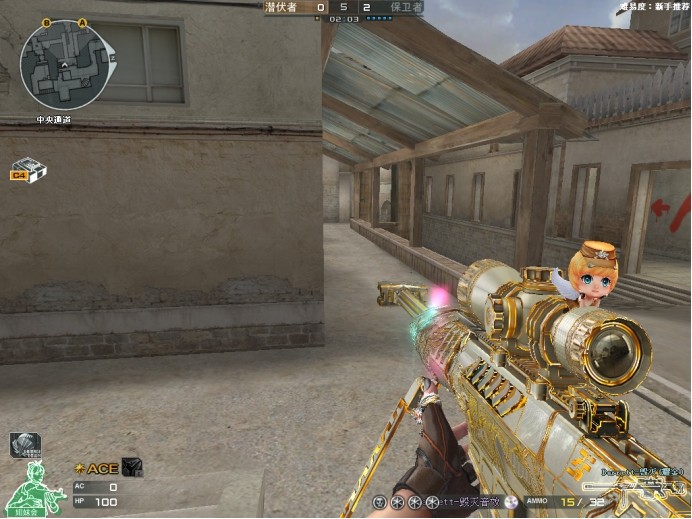Click the disc icon left of AMMO
The height and width of the screenshot is (519, 692).
point(512,501)
